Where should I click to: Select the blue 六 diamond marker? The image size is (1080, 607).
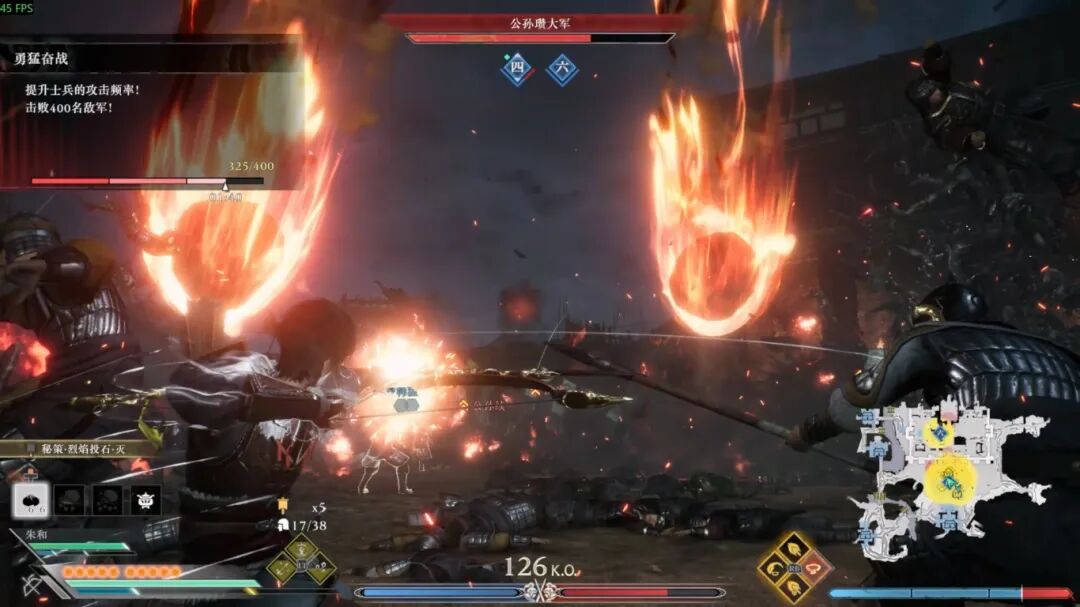tap(563, 69)
